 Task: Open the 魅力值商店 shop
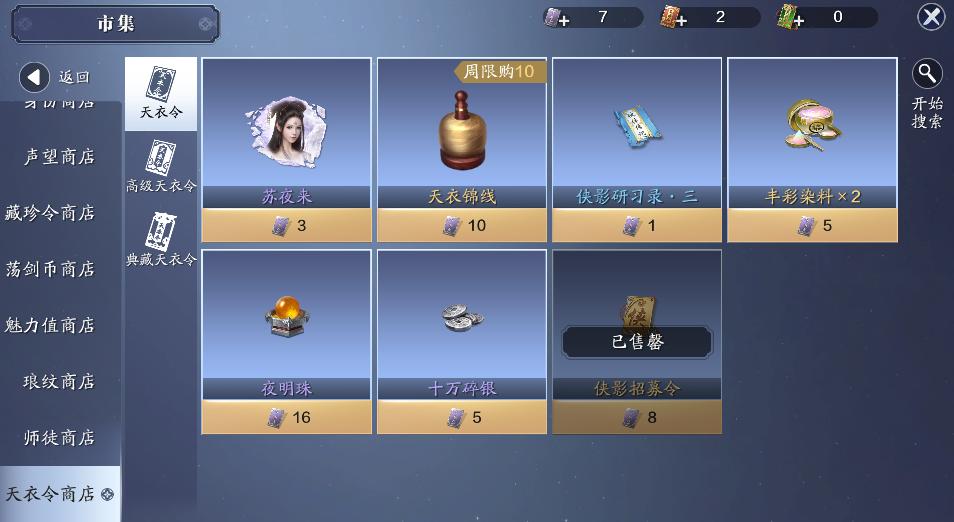[50, 325]
